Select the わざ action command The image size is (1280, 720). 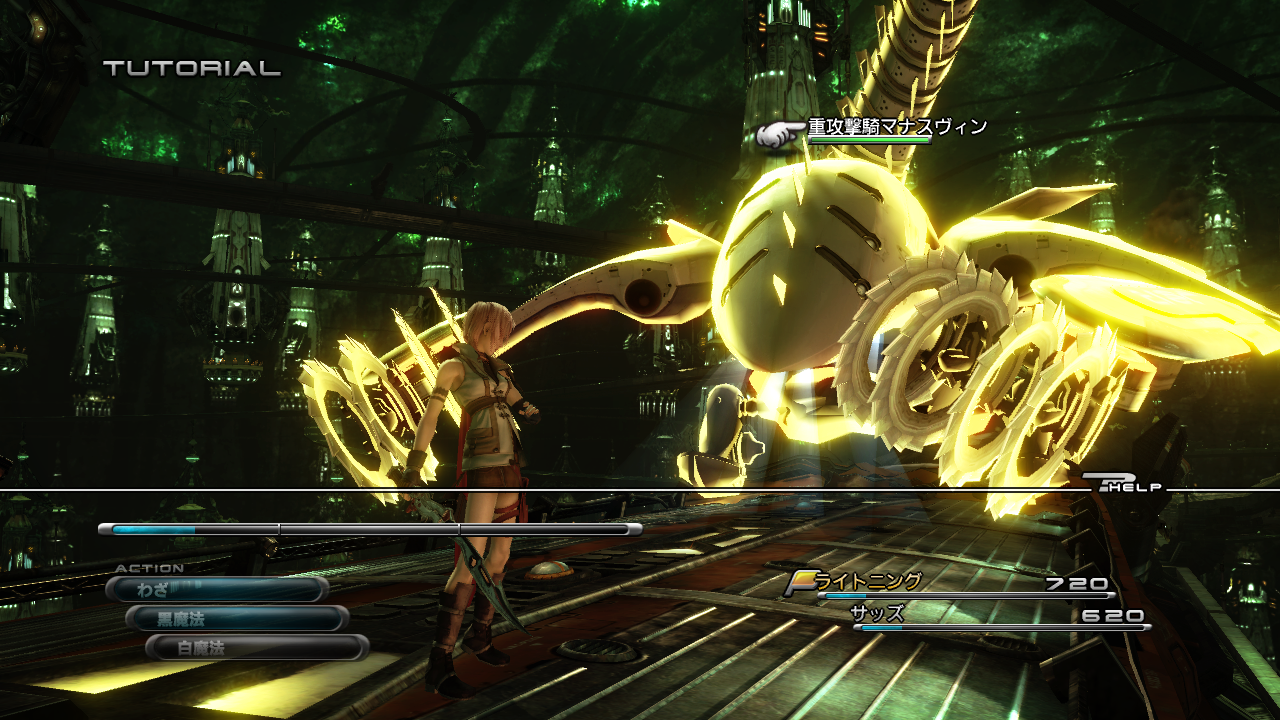(x=216, y=590)
